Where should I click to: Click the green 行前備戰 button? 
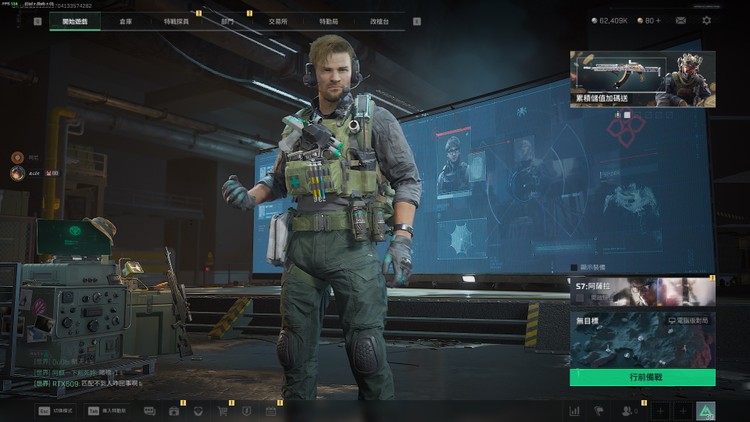(x=642, y=378)
